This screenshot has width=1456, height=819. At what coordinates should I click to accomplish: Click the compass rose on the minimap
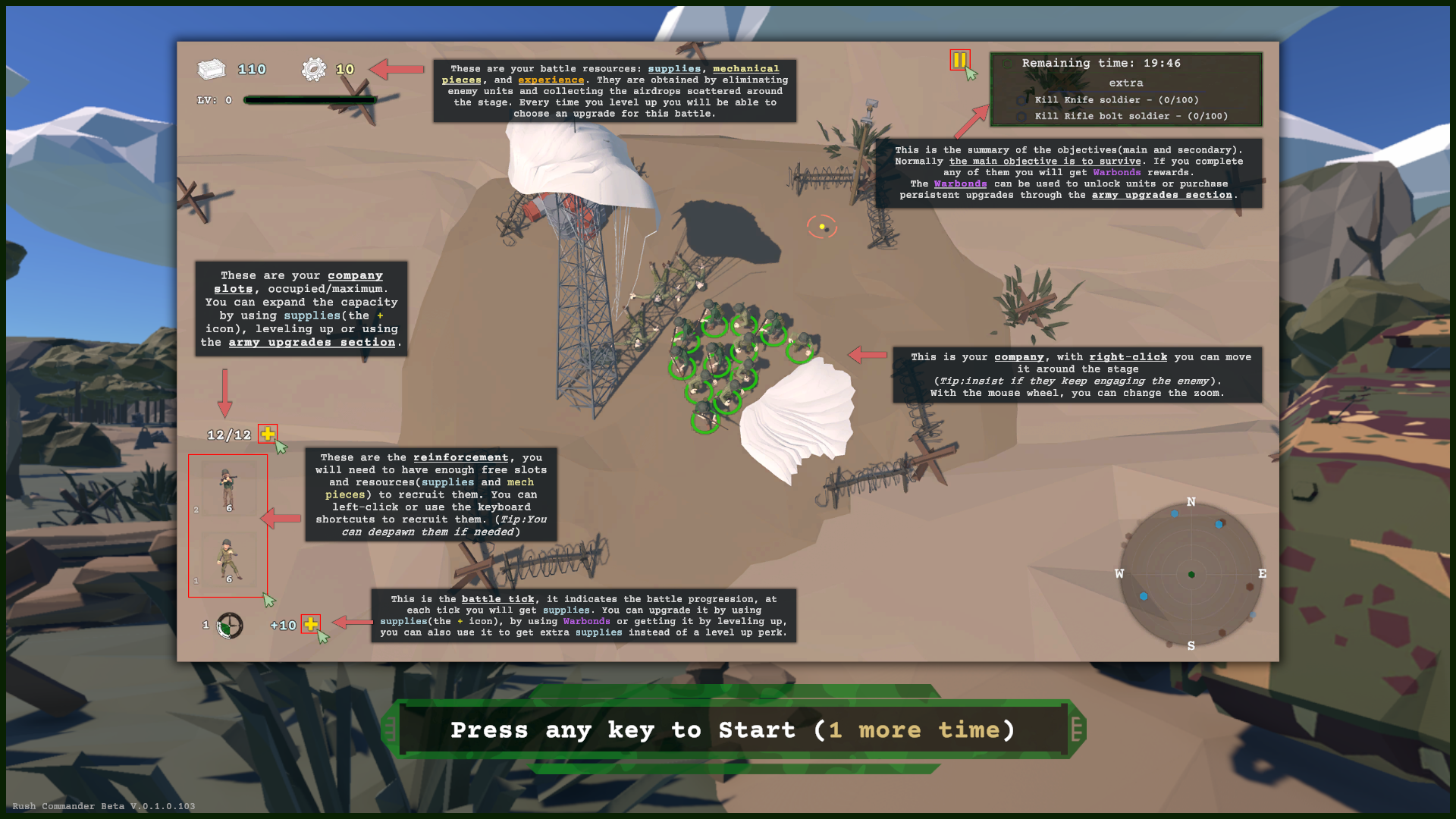click(x=1192, y=574)
